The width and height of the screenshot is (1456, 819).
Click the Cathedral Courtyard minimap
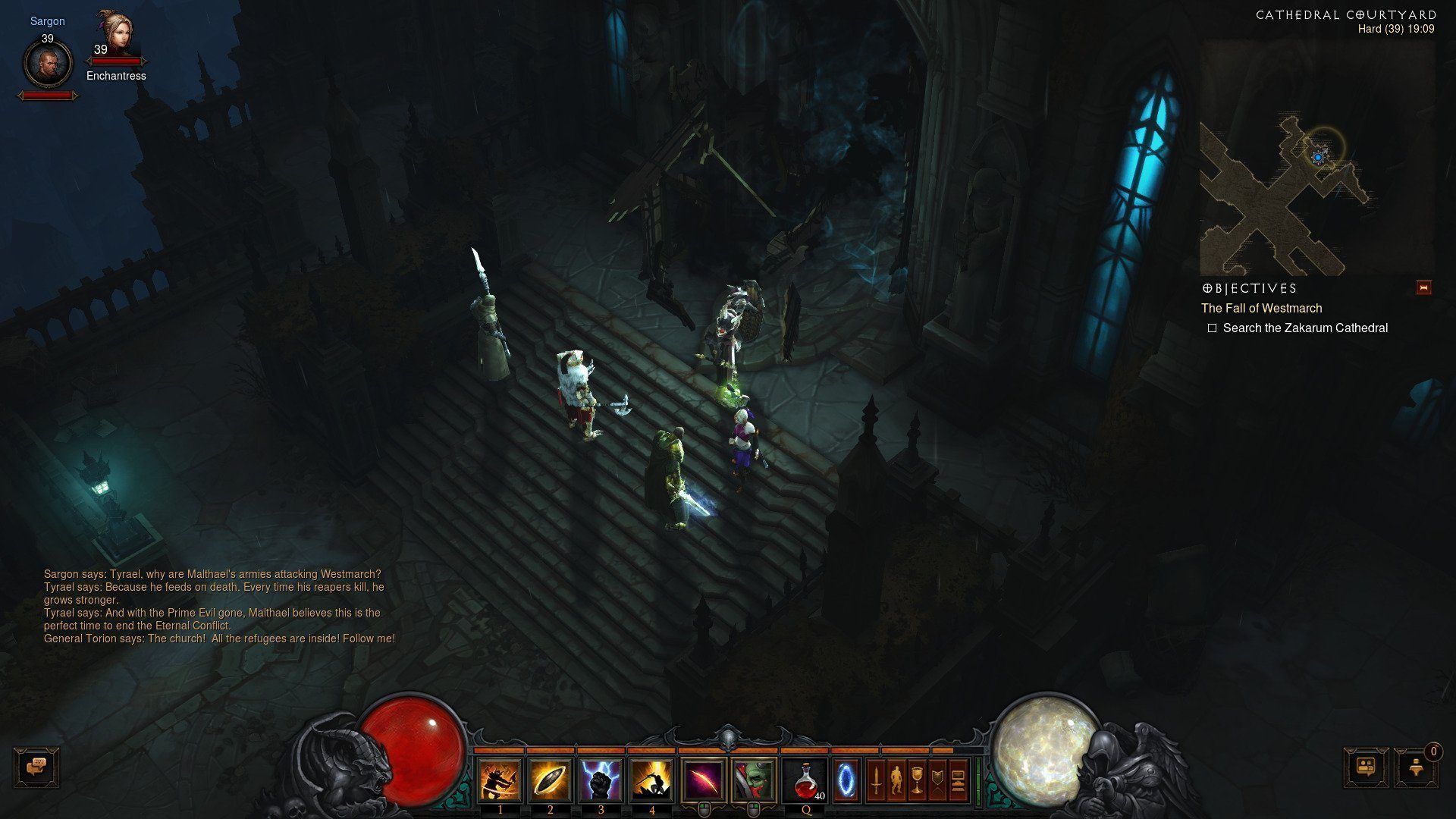pyautogui.click(x=1316, y=158)
